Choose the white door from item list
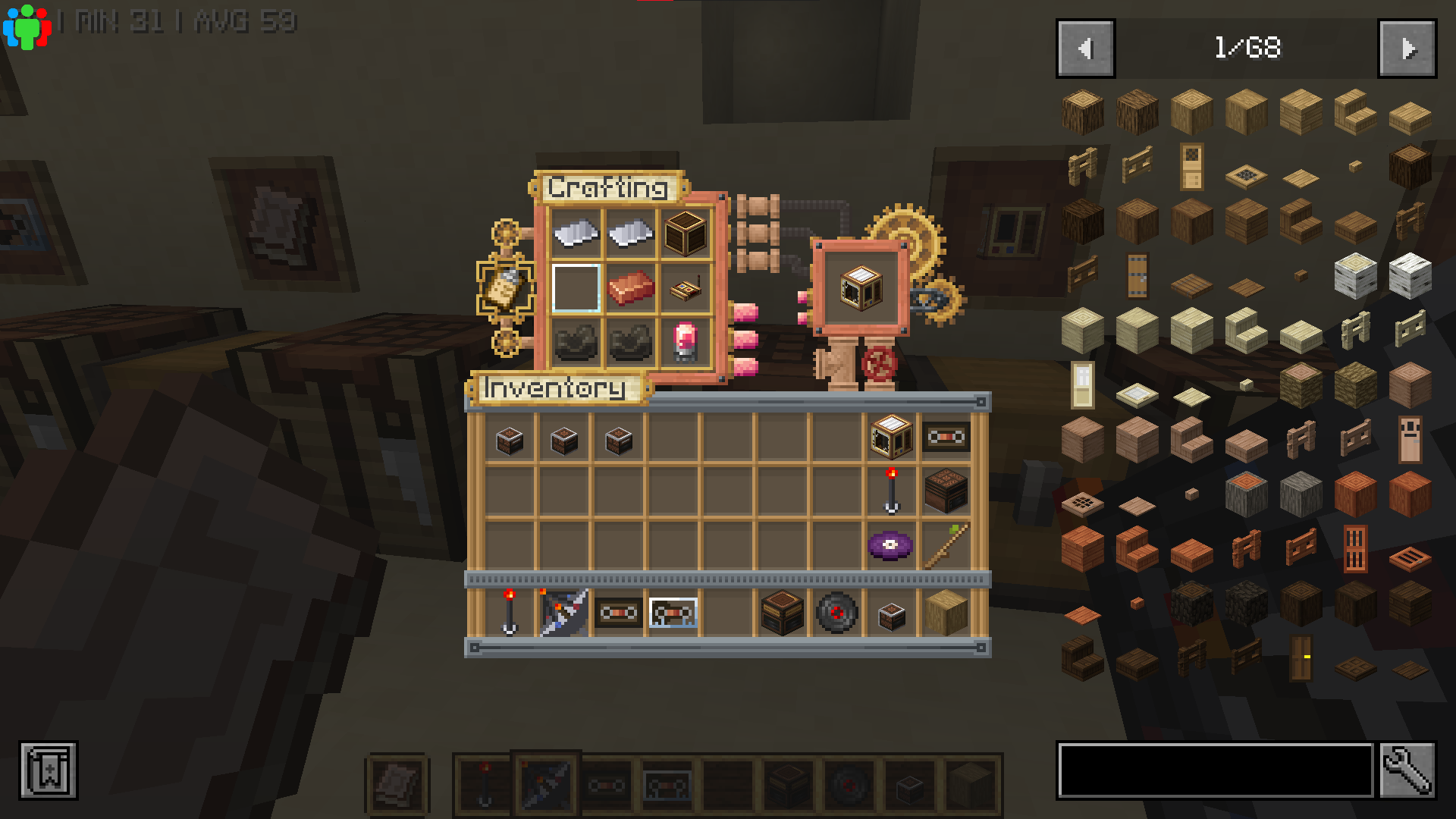 tap(1082, 384)
